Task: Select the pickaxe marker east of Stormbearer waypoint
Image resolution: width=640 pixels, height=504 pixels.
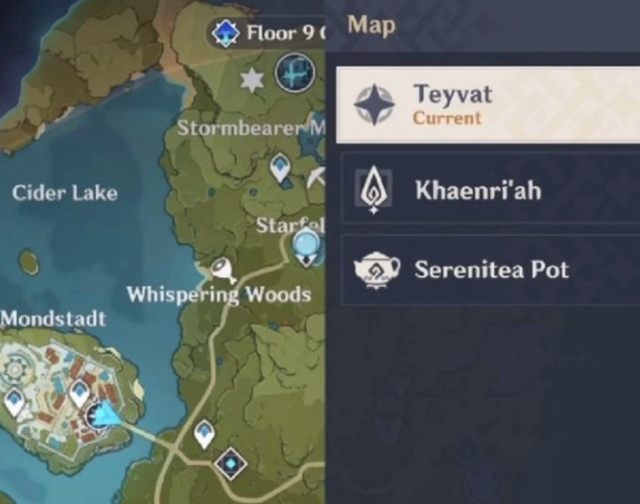Action: pos(316,178)
